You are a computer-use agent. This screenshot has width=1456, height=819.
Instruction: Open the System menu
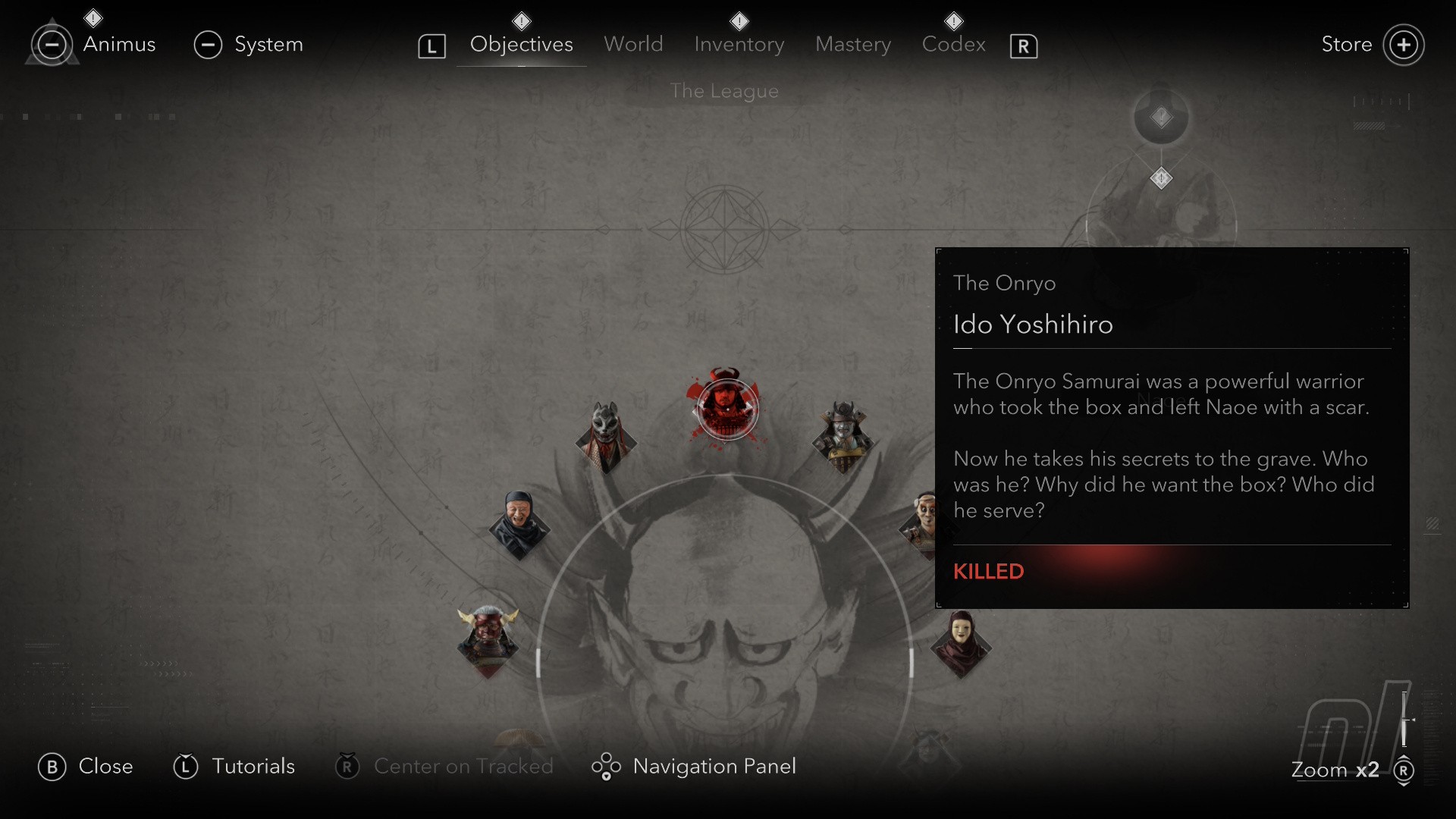[268, 44]
